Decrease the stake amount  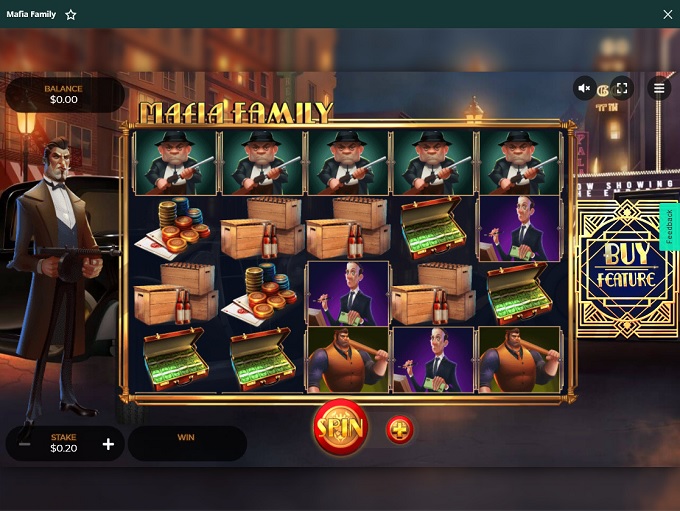click(x=25, y=444)
